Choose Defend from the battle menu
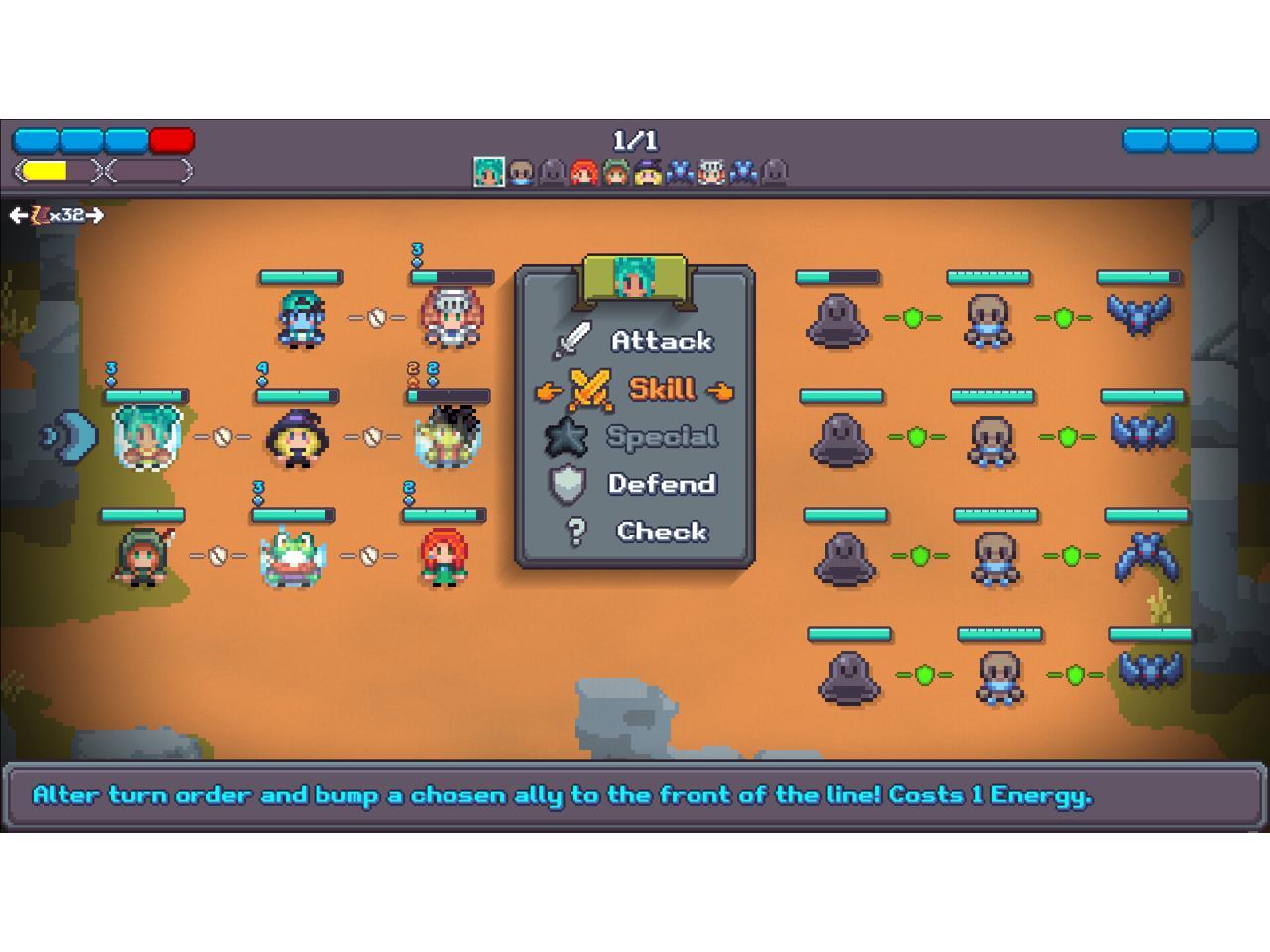This screenshot has width=1270, height=952. 661,484
